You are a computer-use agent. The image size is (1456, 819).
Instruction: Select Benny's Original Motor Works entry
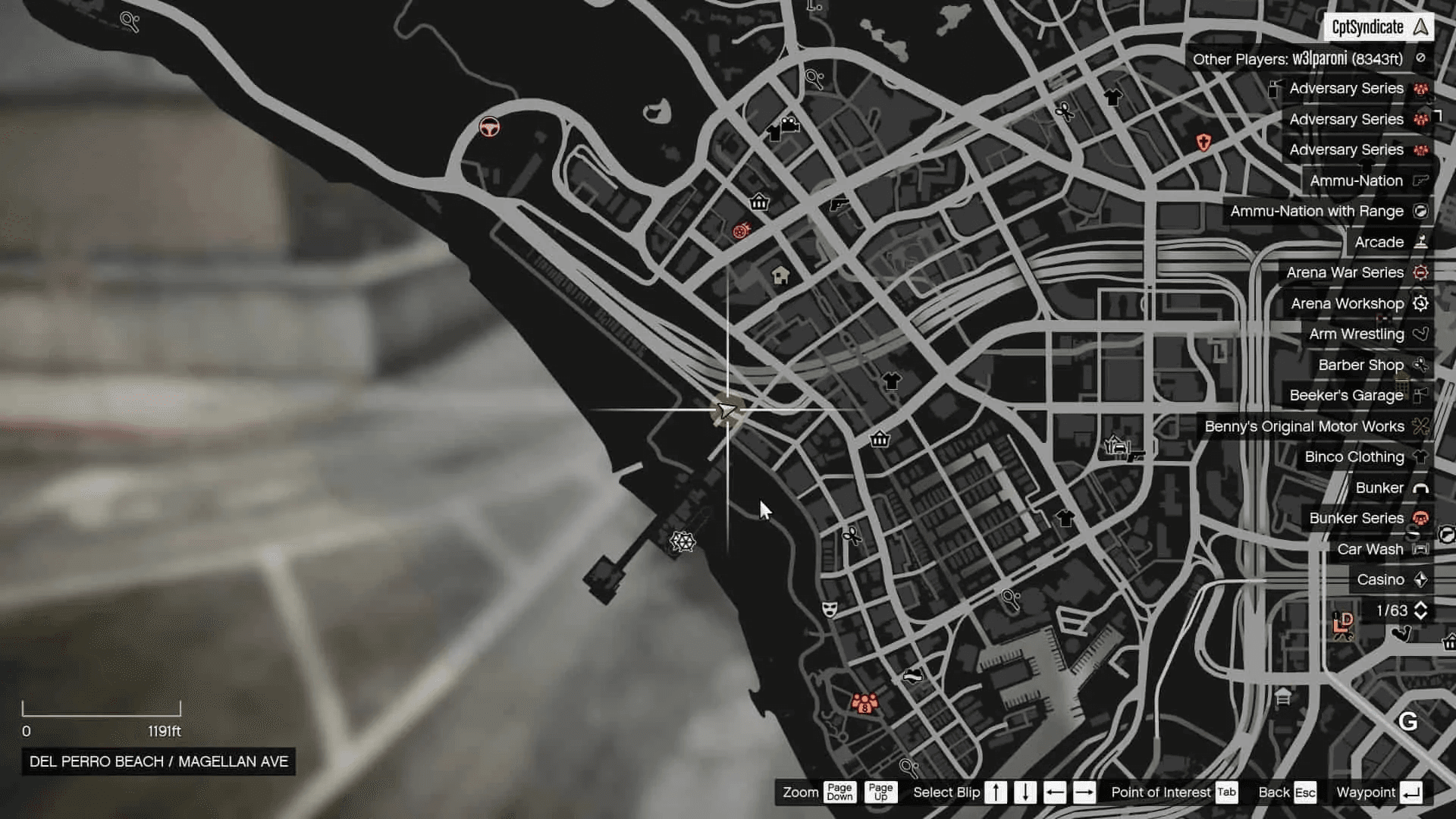point(1304,426)
